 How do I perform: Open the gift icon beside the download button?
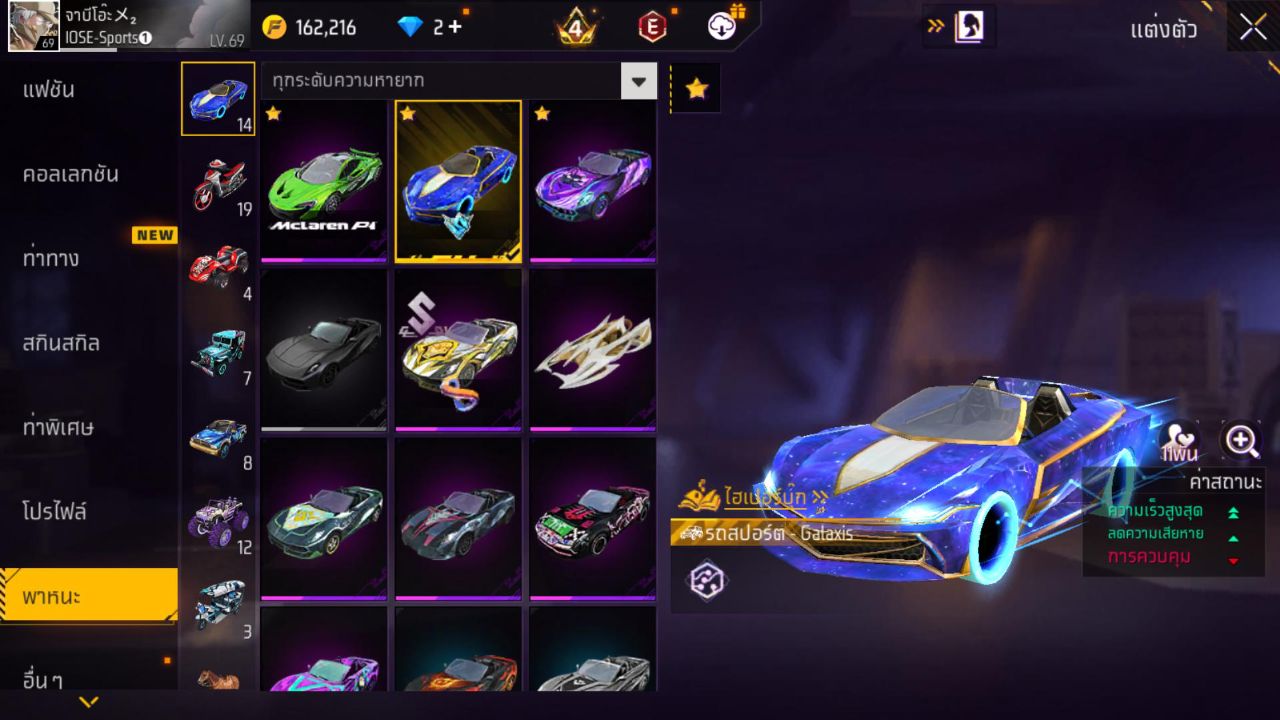pos(740,10)
